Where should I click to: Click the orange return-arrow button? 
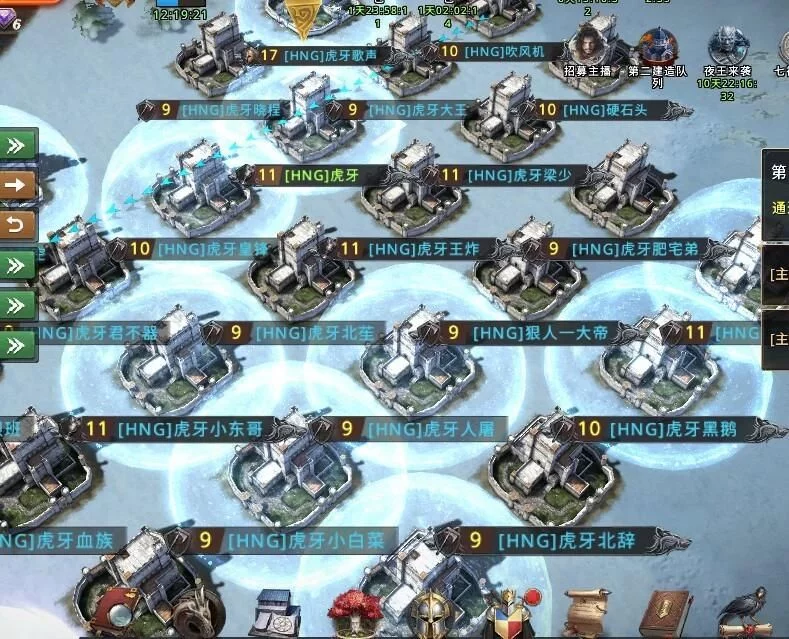point(19,223)
